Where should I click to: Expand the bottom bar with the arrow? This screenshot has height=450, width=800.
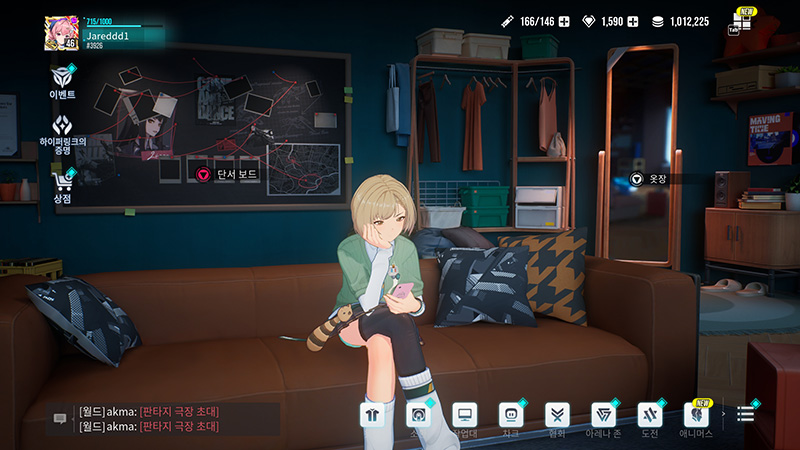click(x=722, y=414)
